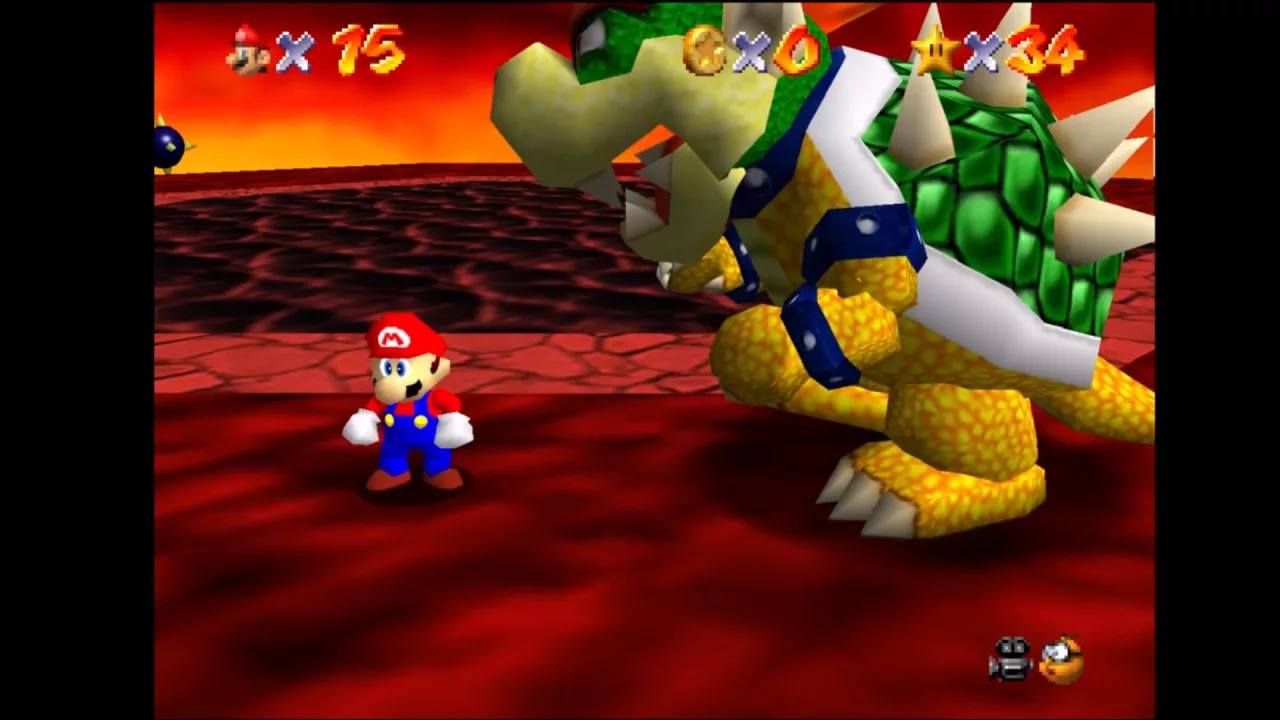Click the power star counter icon

936,50
